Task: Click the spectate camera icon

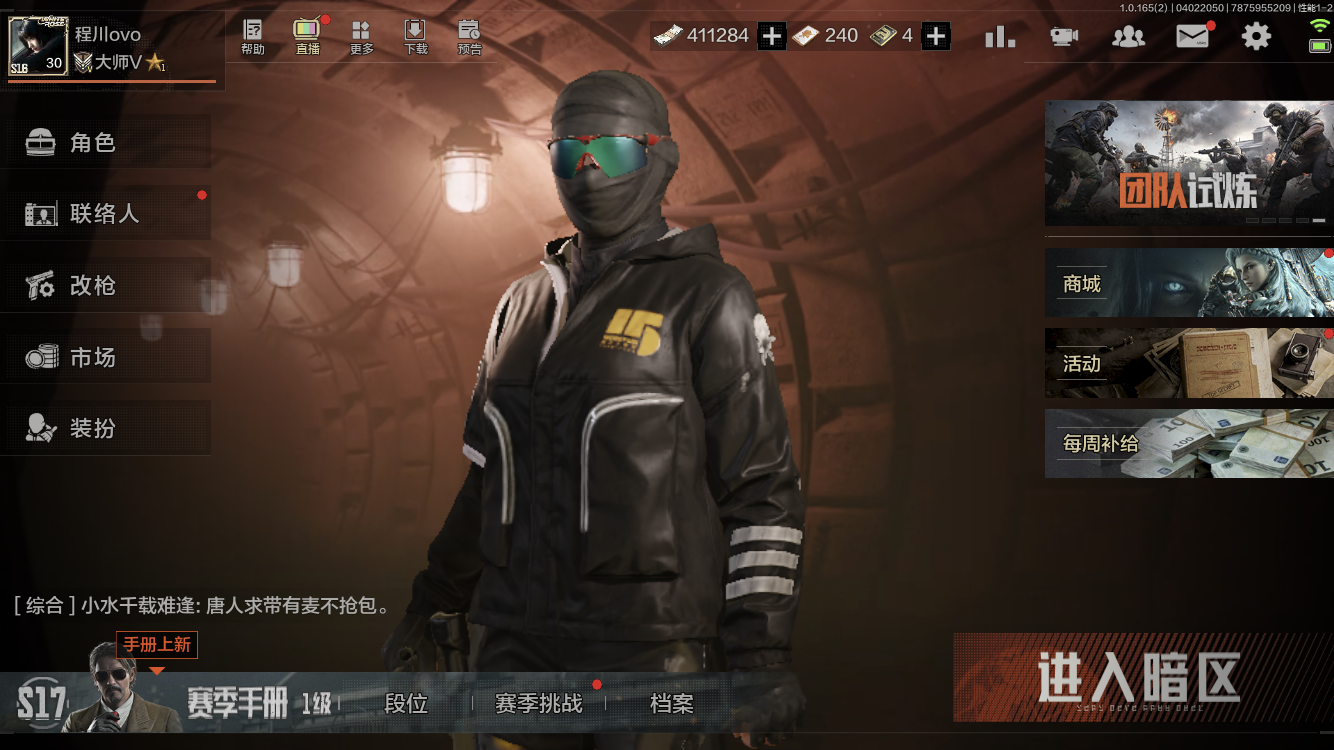Action: point(1063,35)
